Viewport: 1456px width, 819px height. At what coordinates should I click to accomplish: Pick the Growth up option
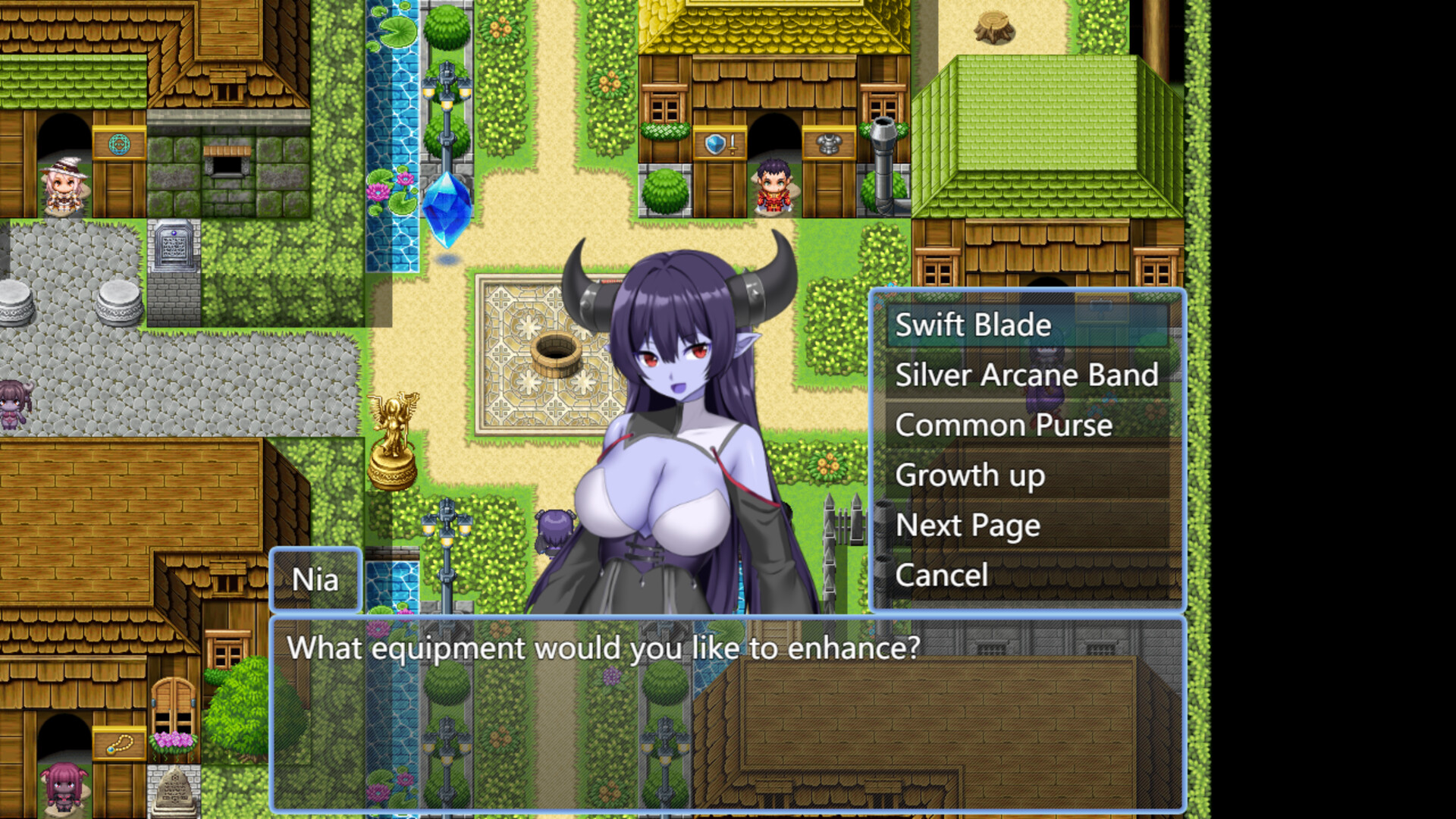click(x=970, y=475)
